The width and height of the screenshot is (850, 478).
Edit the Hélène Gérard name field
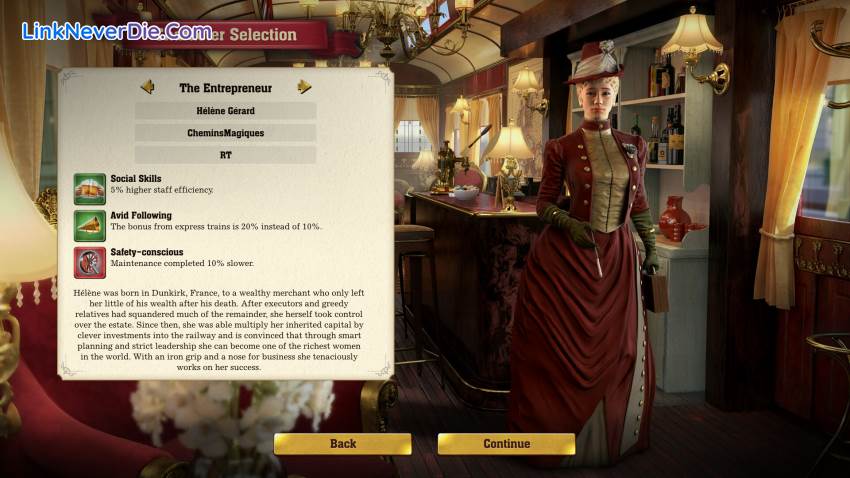coord(225,110)
